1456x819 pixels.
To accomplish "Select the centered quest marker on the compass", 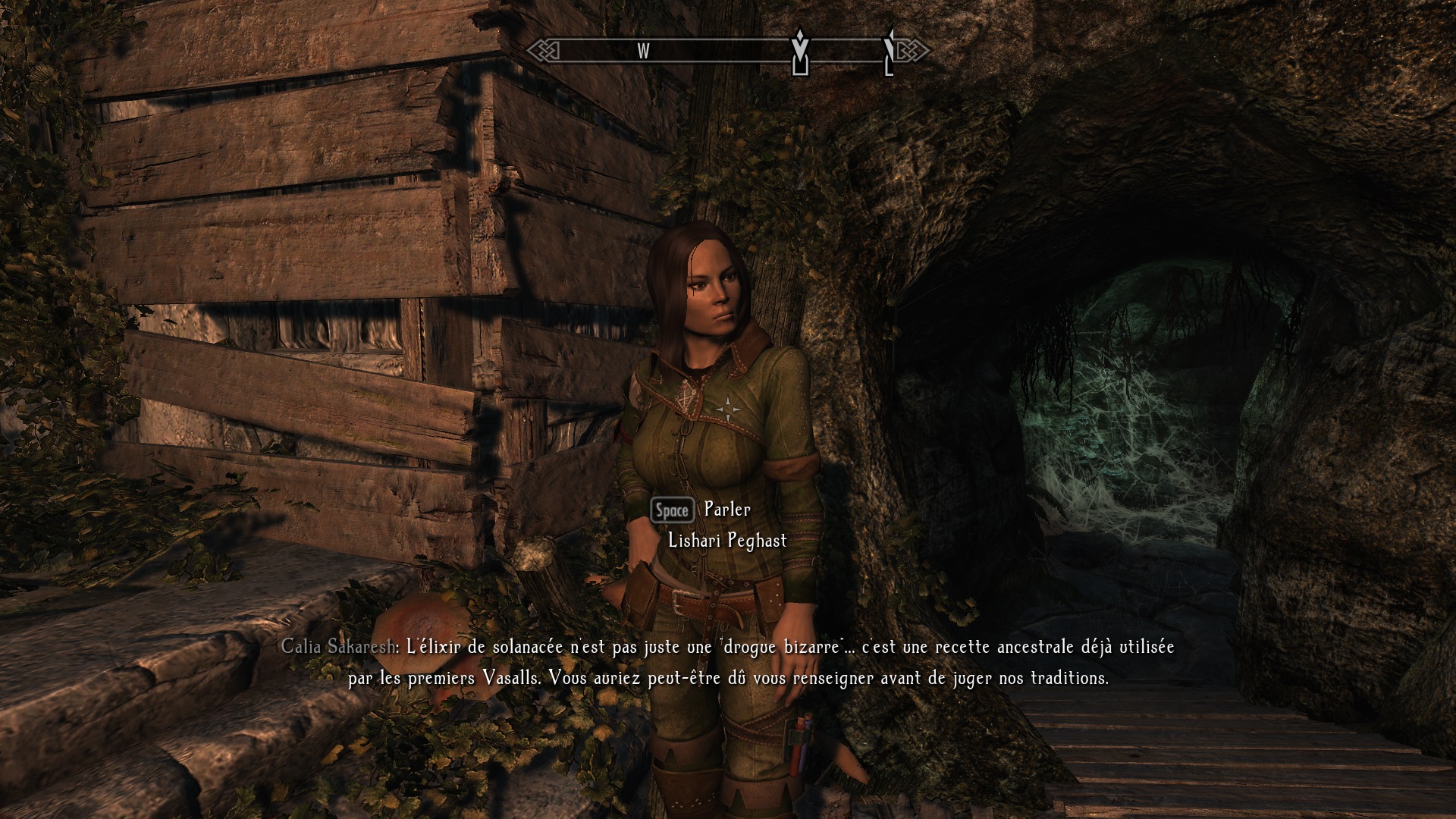I will (799, 52).
